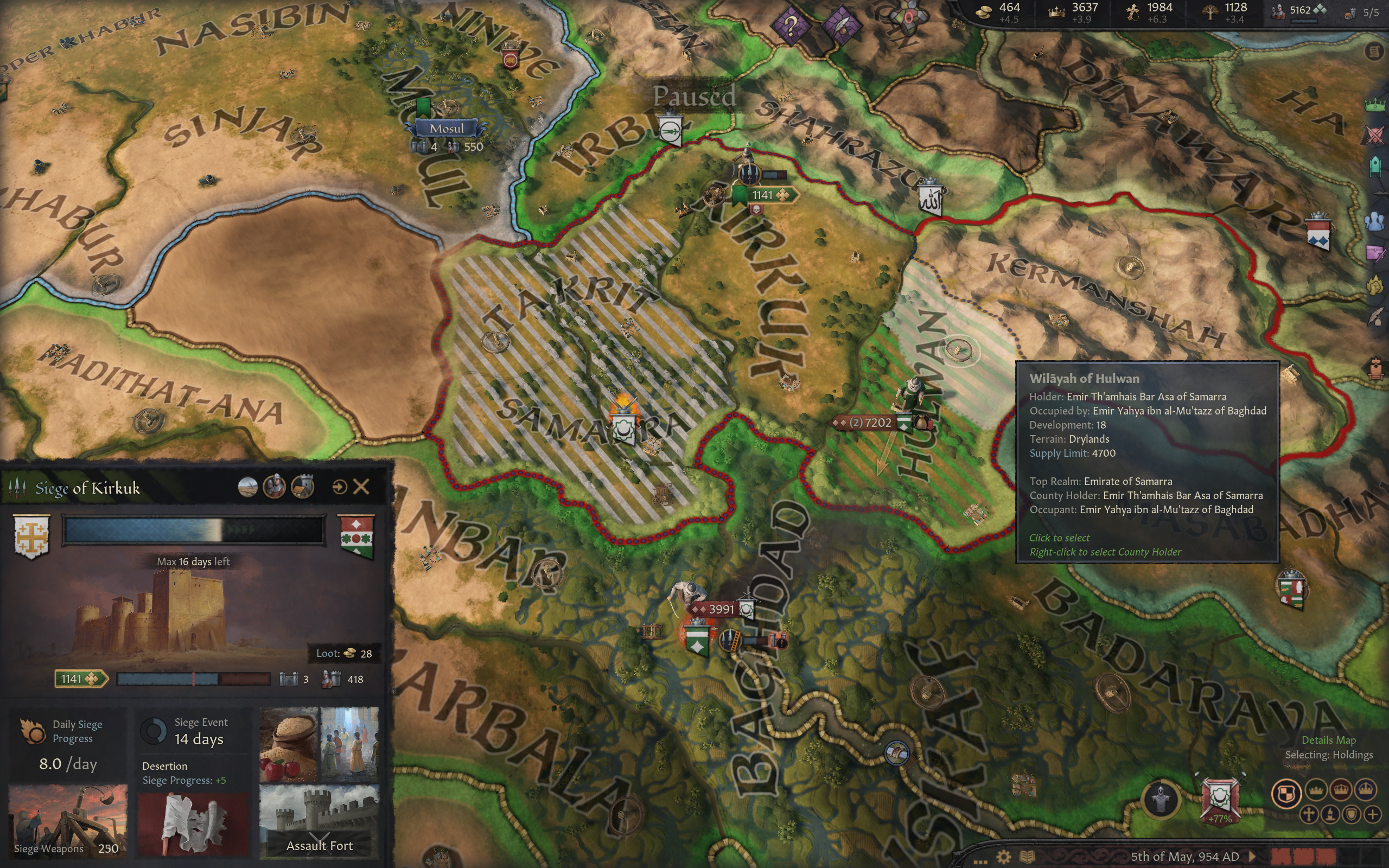Open the Siege Weapons panel
This screenshot has width=1389, height=868.
point(68,820)
